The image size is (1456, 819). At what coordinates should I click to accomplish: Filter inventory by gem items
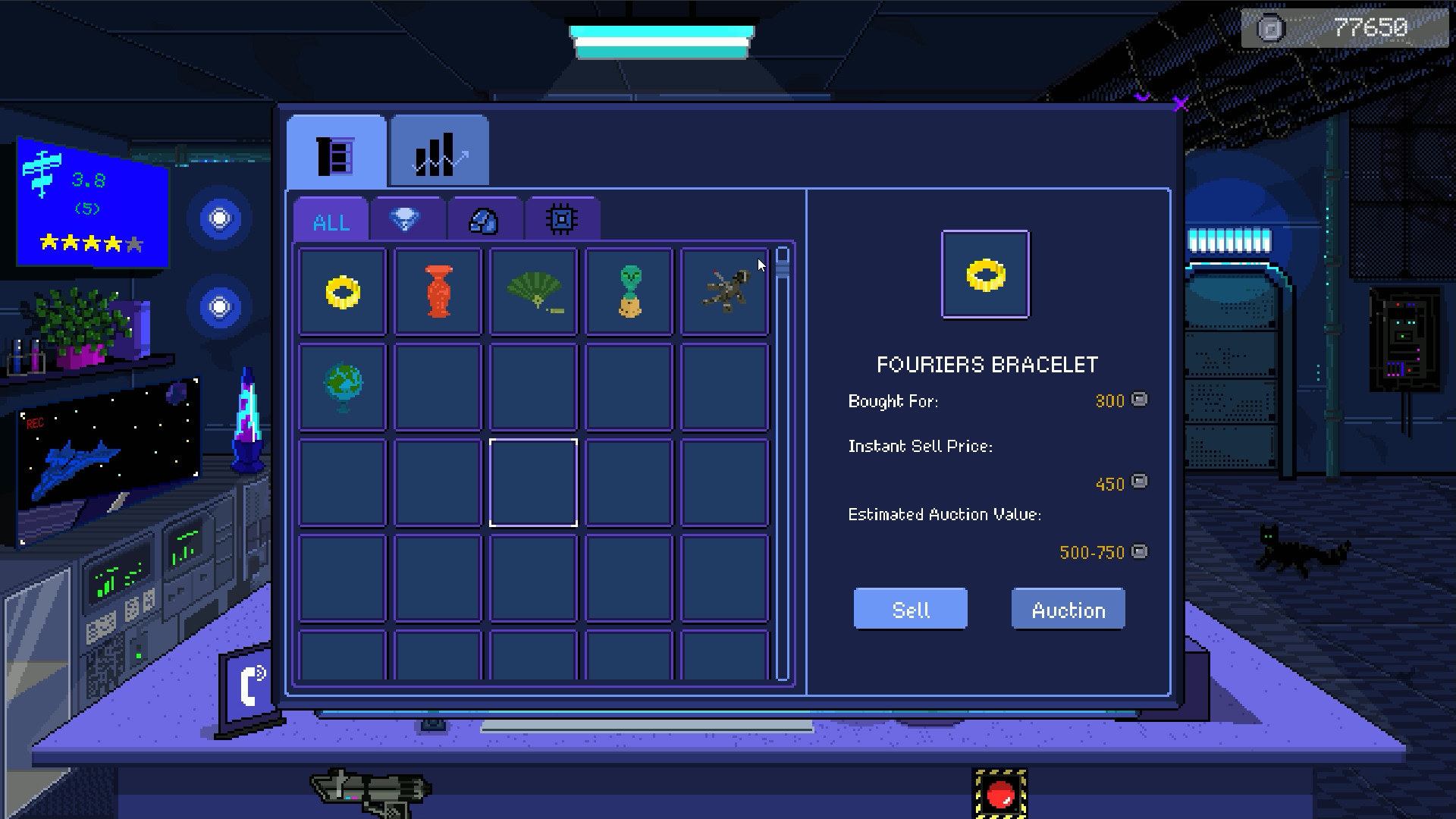coord(407,219)
